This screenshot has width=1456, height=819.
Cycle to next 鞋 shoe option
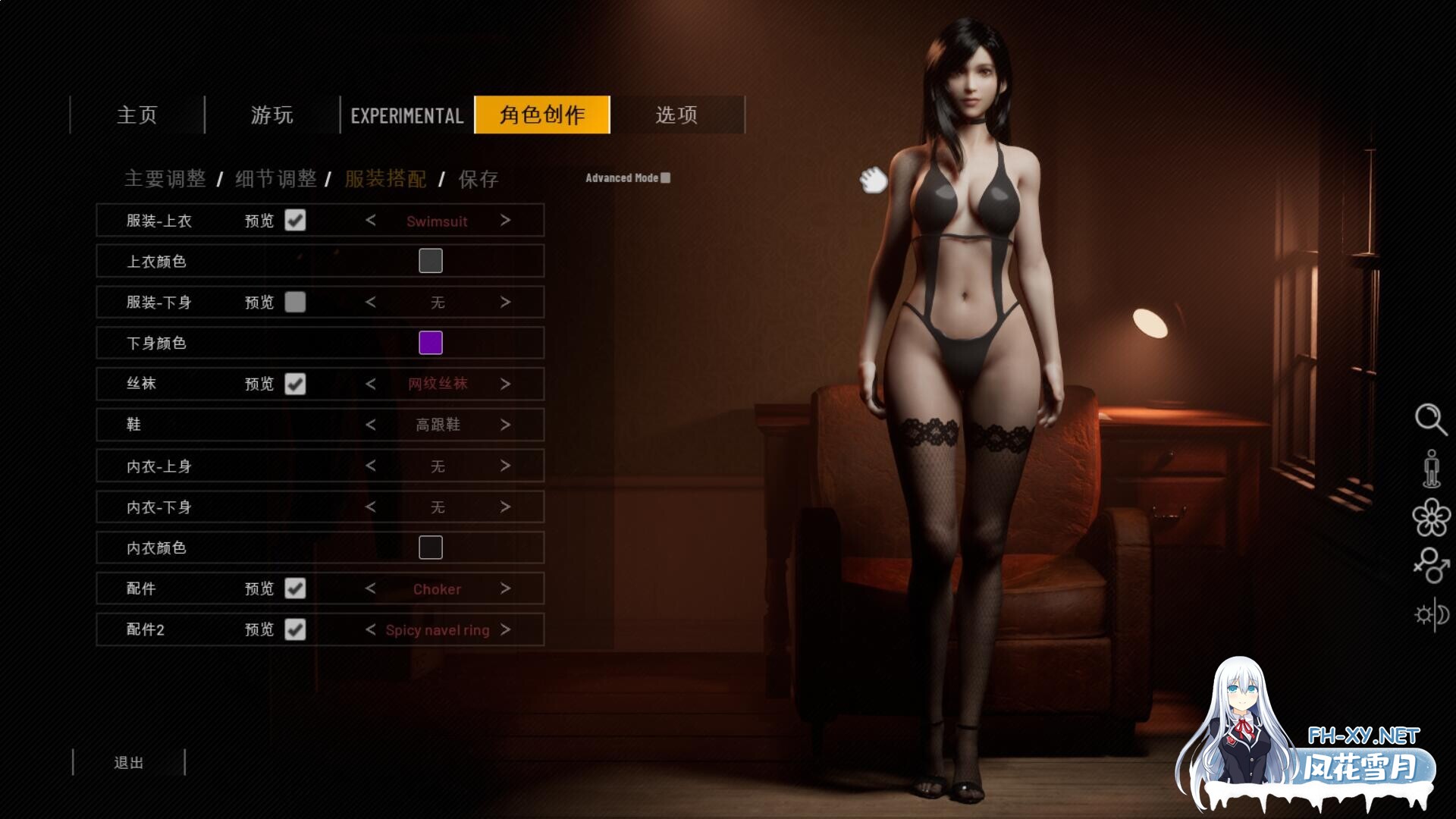(x=505, y=425)
